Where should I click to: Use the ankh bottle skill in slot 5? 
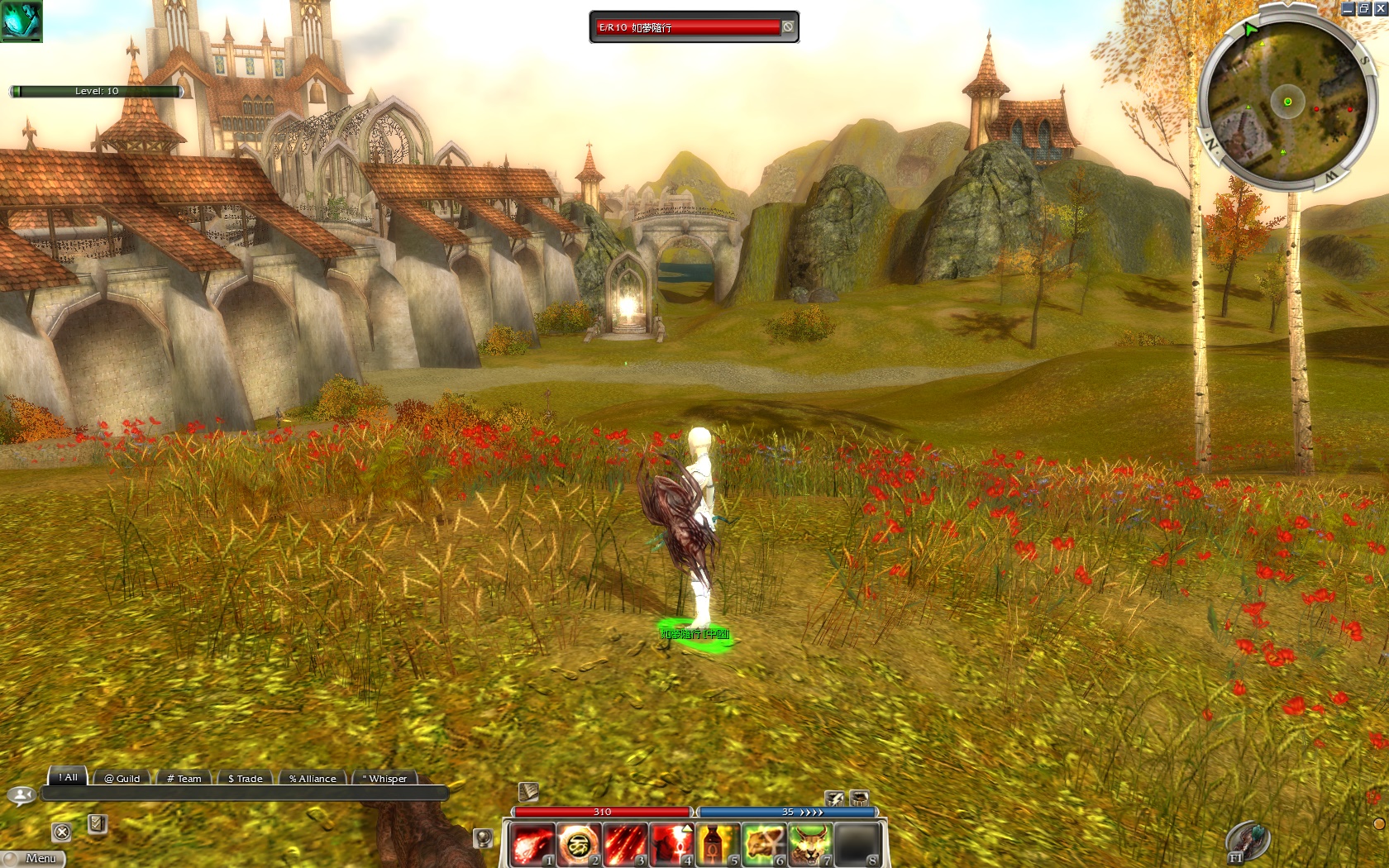point(717,844)
